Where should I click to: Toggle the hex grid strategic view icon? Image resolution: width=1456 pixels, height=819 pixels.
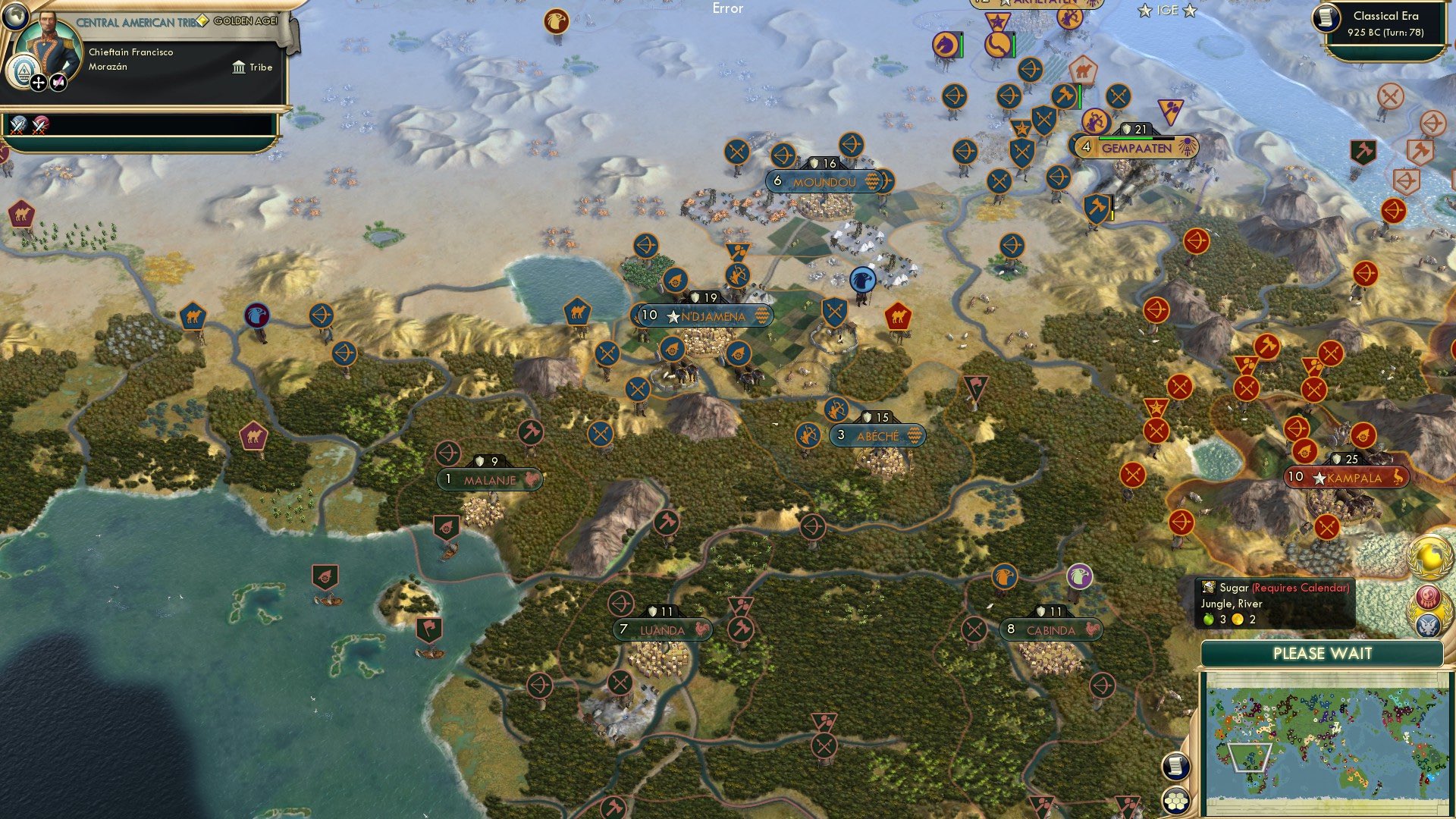pyautogui.click(x=1175, y=802)
